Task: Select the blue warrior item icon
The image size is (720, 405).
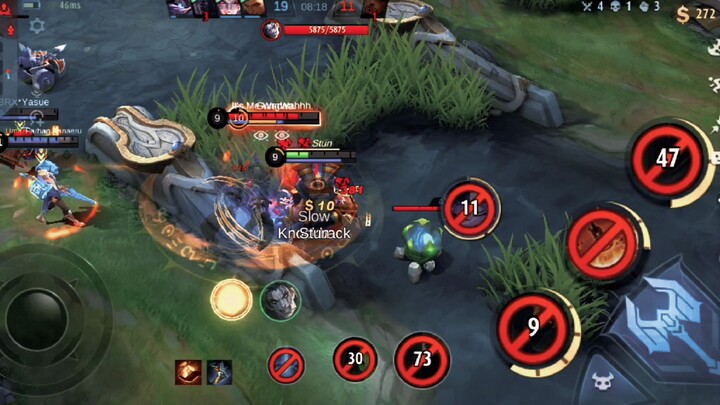Action: pos(219,372)
